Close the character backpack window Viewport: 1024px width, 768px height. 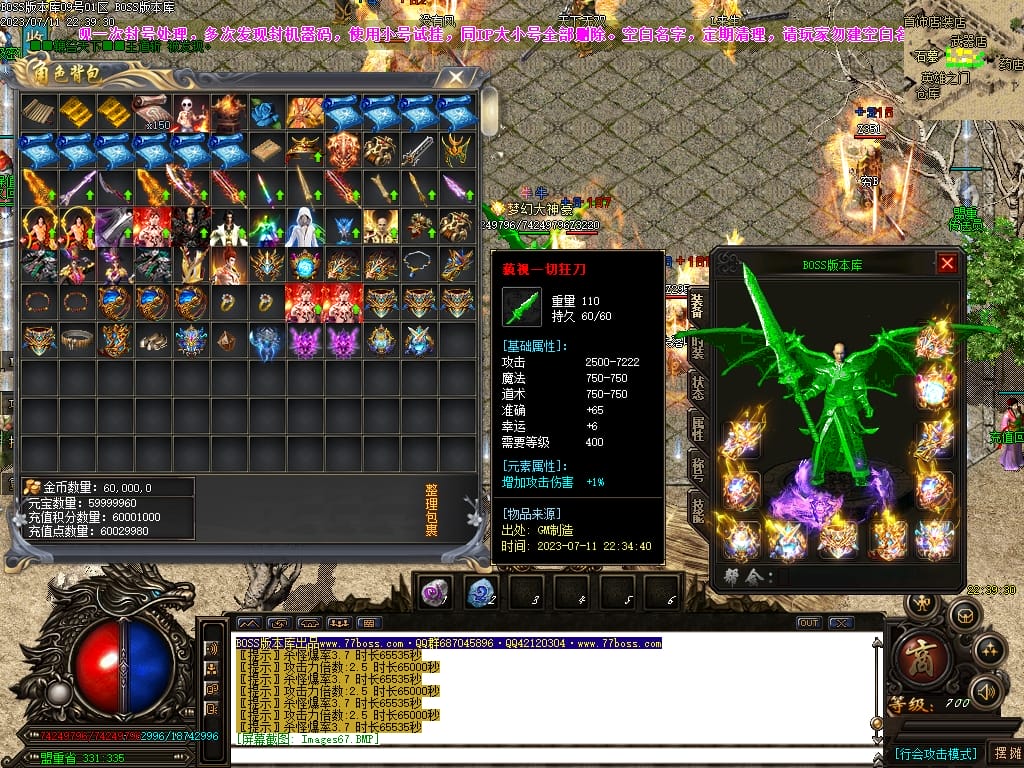[x=456, y=77]
